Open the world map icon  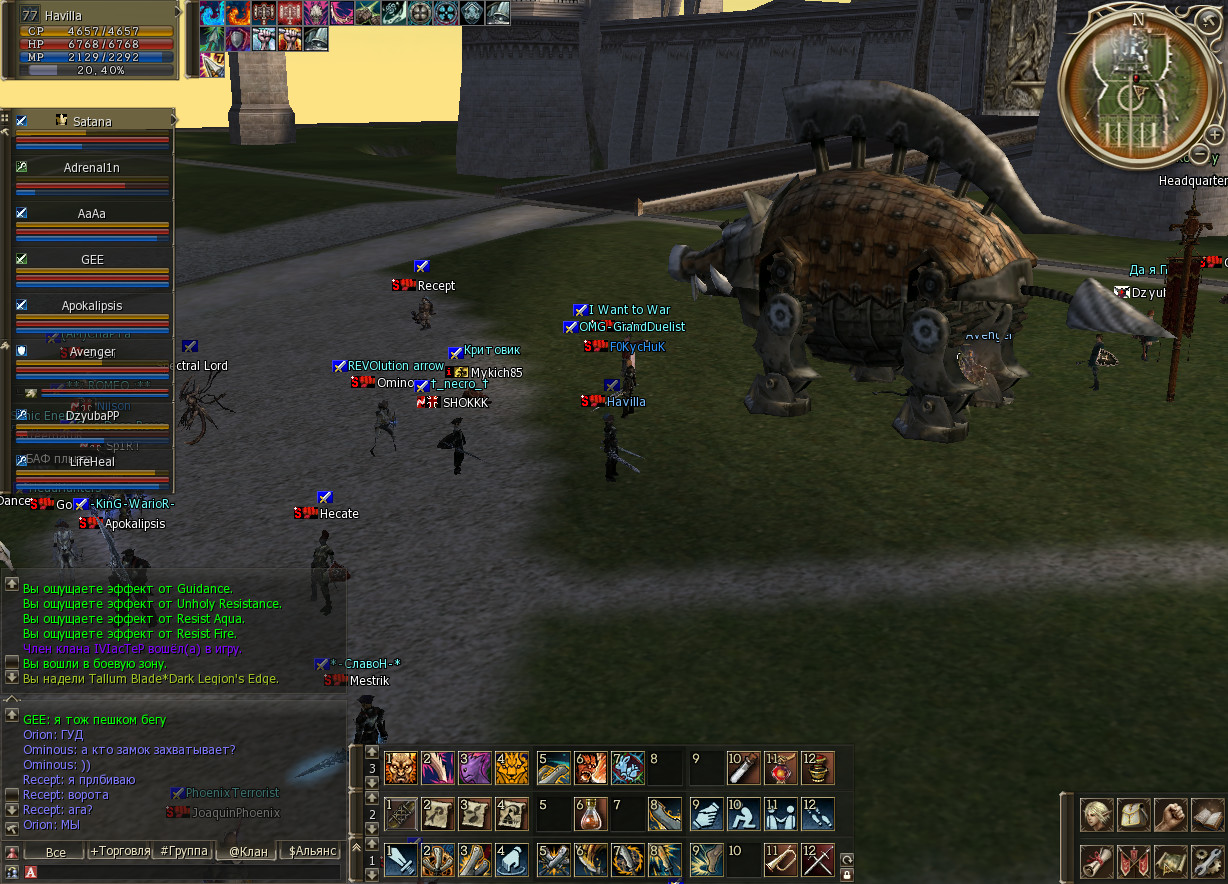click(1171, 861)
